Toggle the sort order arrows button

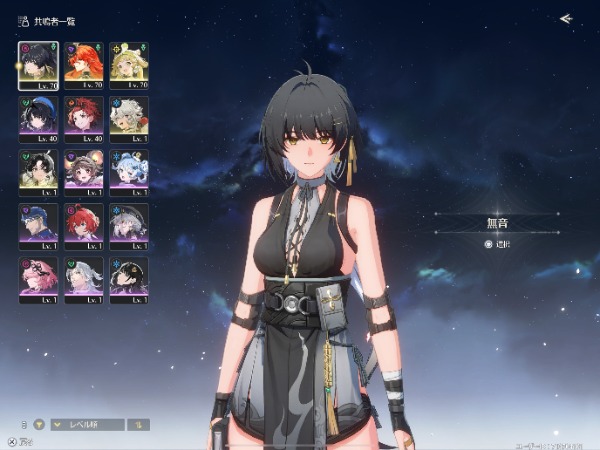pos(140,424)
